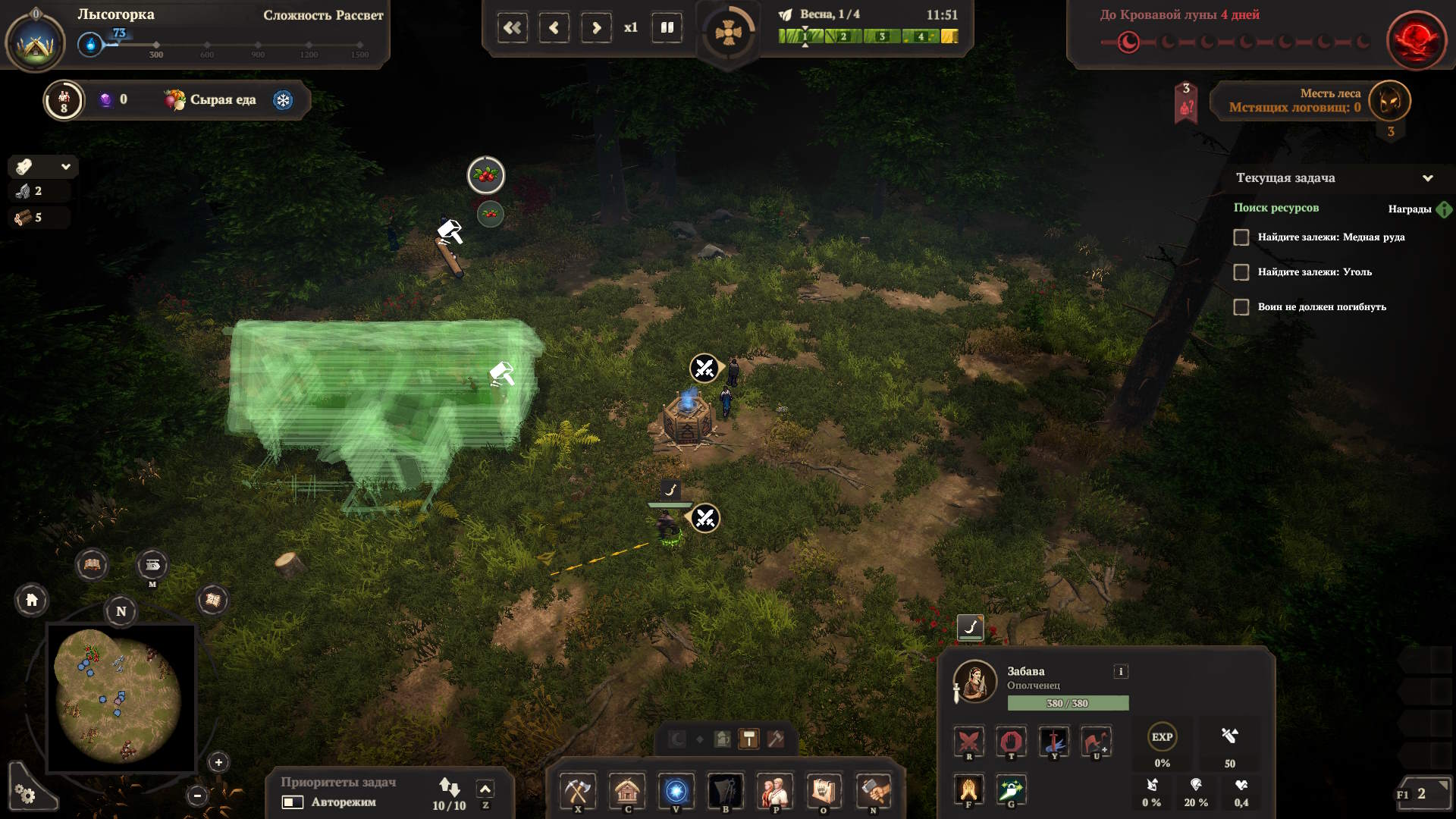Activate the praying hands ability
The height and width of the screenshot is (819, 1456).
click(969, 789)
